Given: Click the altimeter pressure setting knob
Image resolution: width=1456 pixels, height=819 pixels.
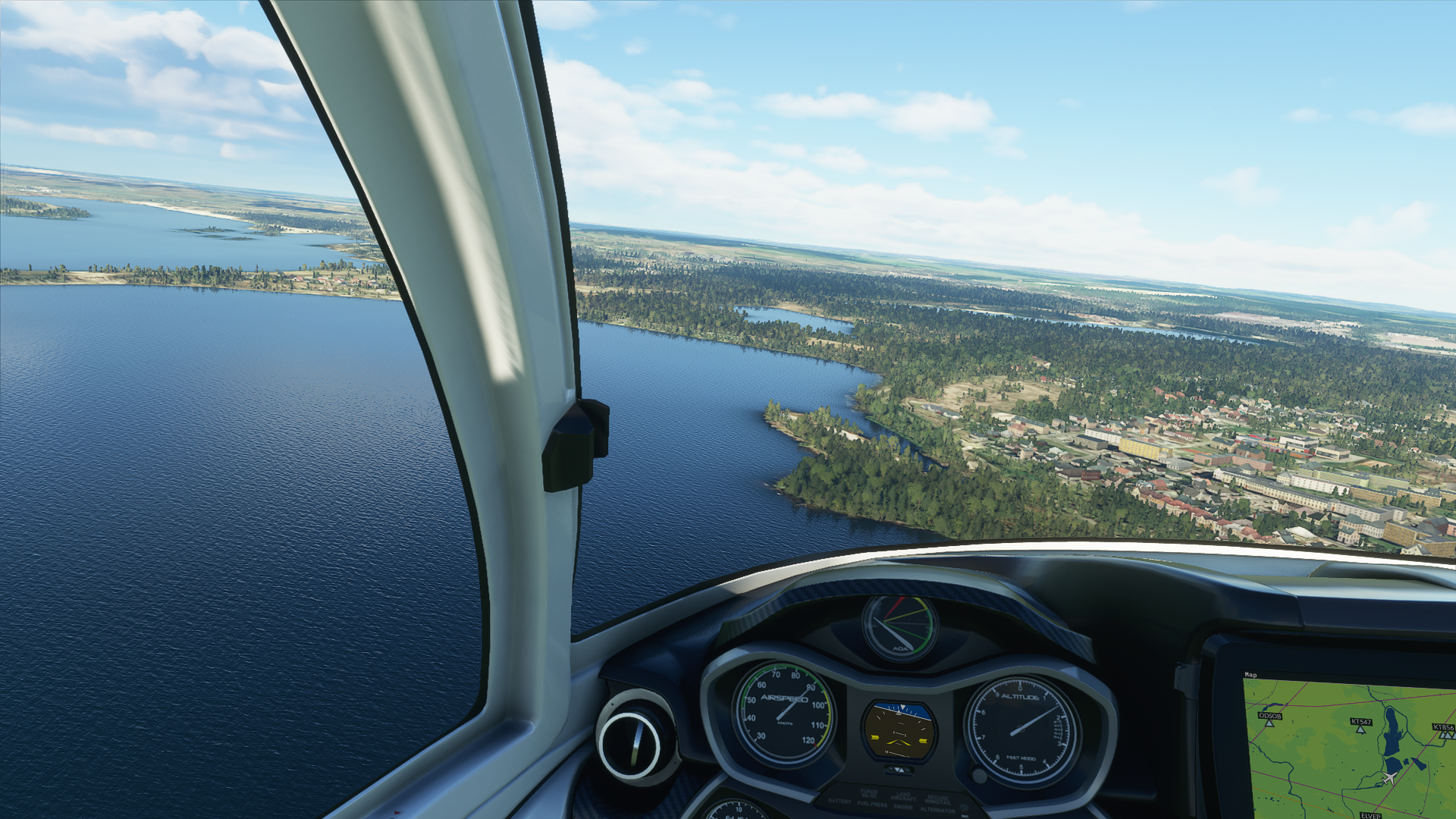Looking at the screenshot, I should 979,776.
